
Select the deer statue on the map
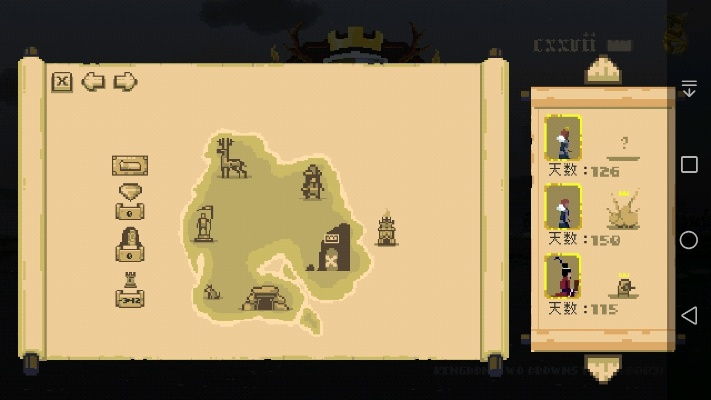[233, 159]
